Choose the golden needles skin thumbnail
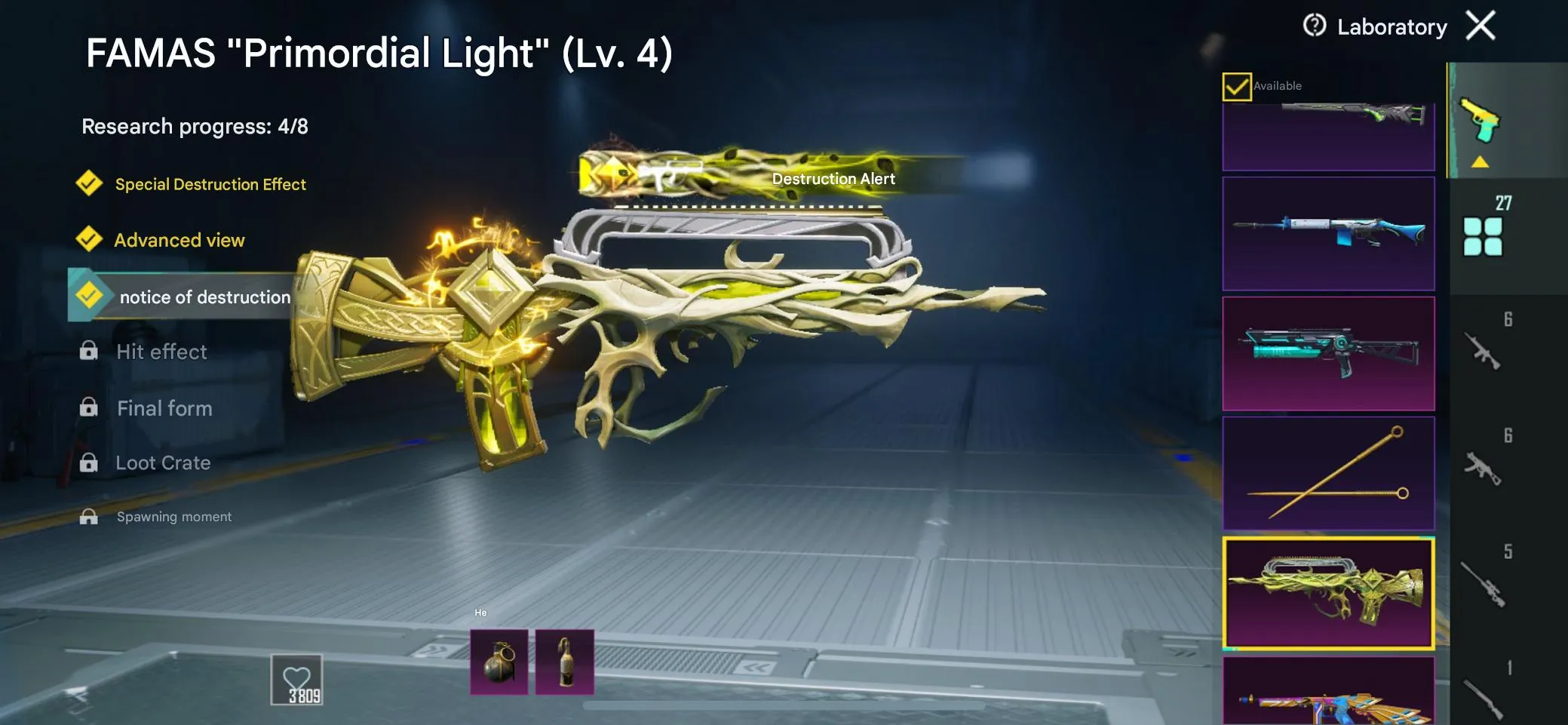This screenshot has width=1568, height=725. [x=1328, y=473]
